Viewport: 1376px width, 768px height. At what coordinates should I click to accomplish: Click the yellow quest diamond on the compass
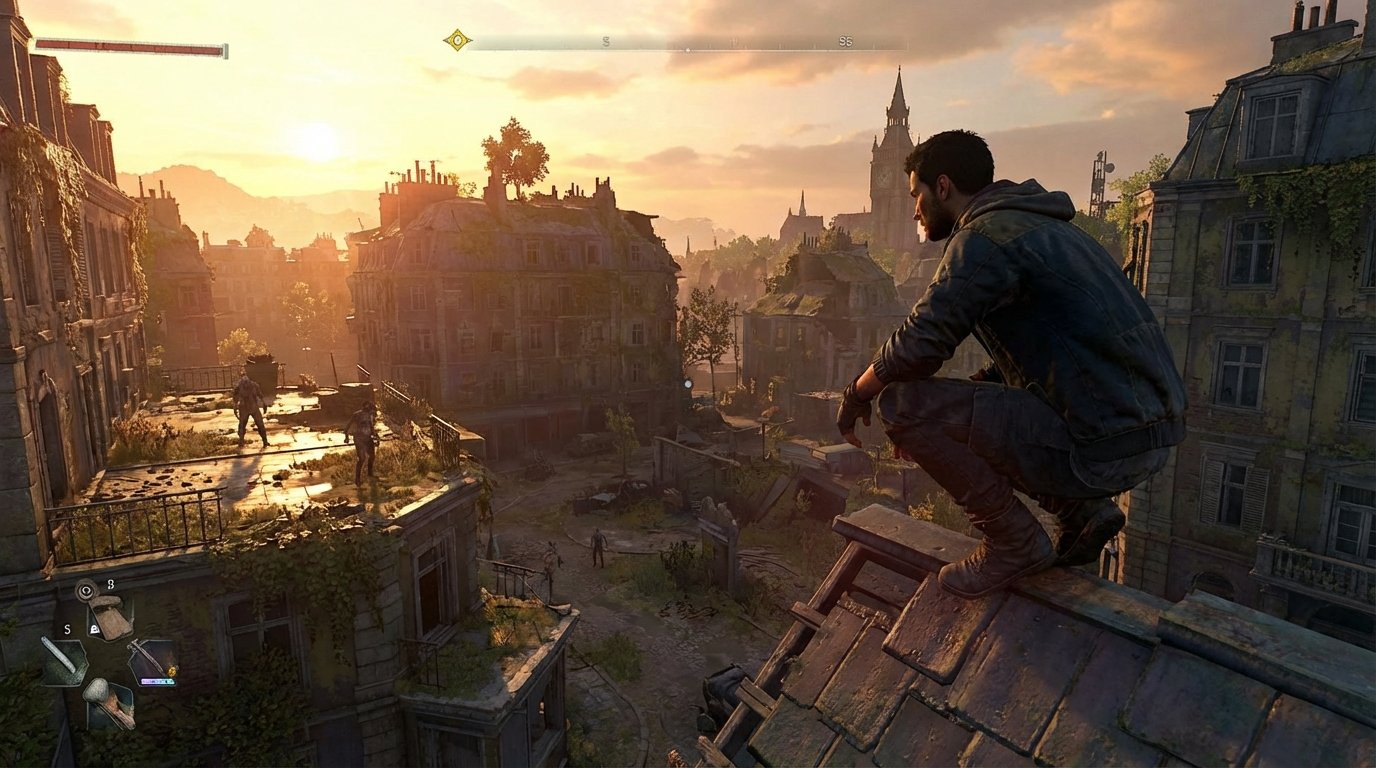457,39
